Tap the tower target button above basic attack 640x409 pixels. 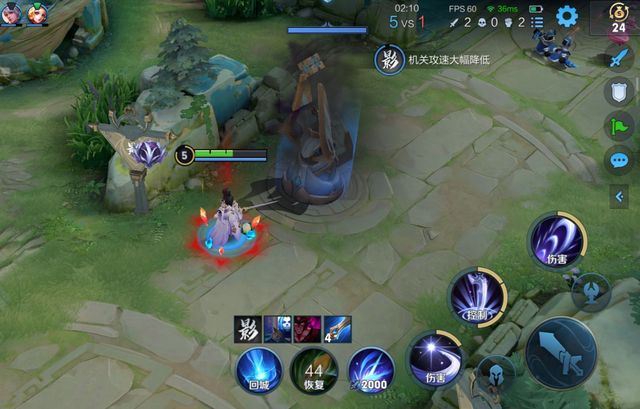pyautogui.click(x=592, y=292)
